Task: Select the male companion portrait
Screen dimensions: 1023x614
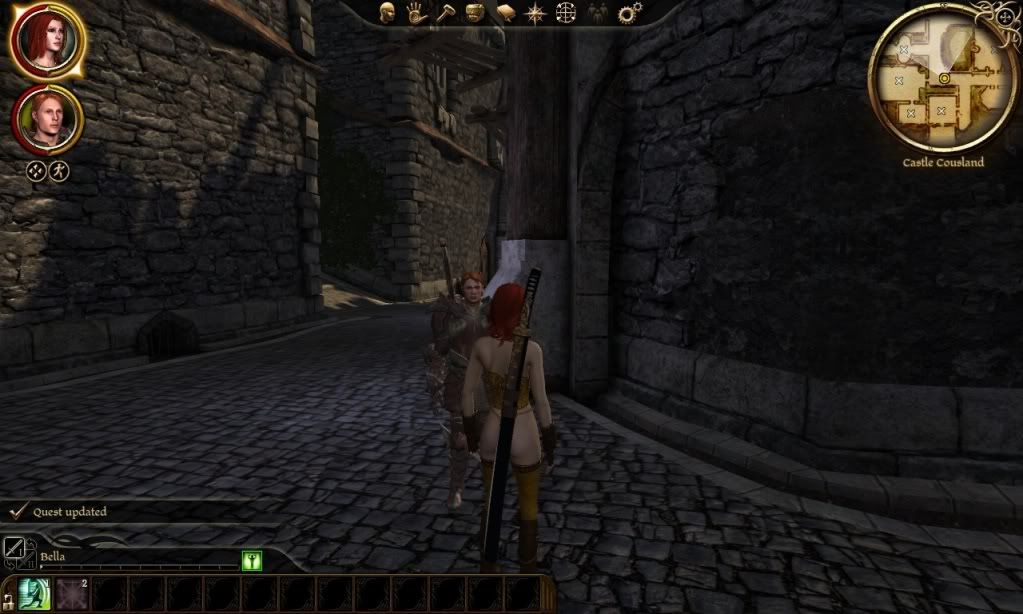Action: (47, 119)
